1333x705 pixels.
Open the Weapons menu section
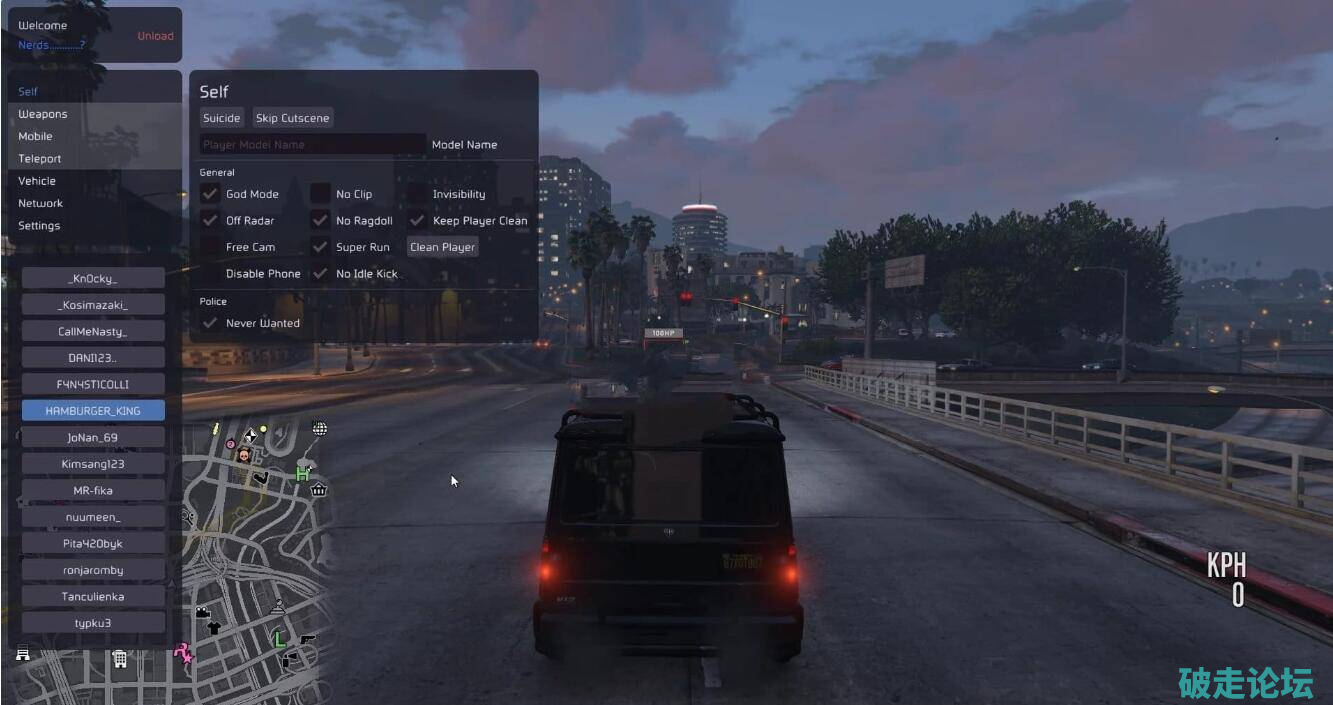tap(43, 114)
